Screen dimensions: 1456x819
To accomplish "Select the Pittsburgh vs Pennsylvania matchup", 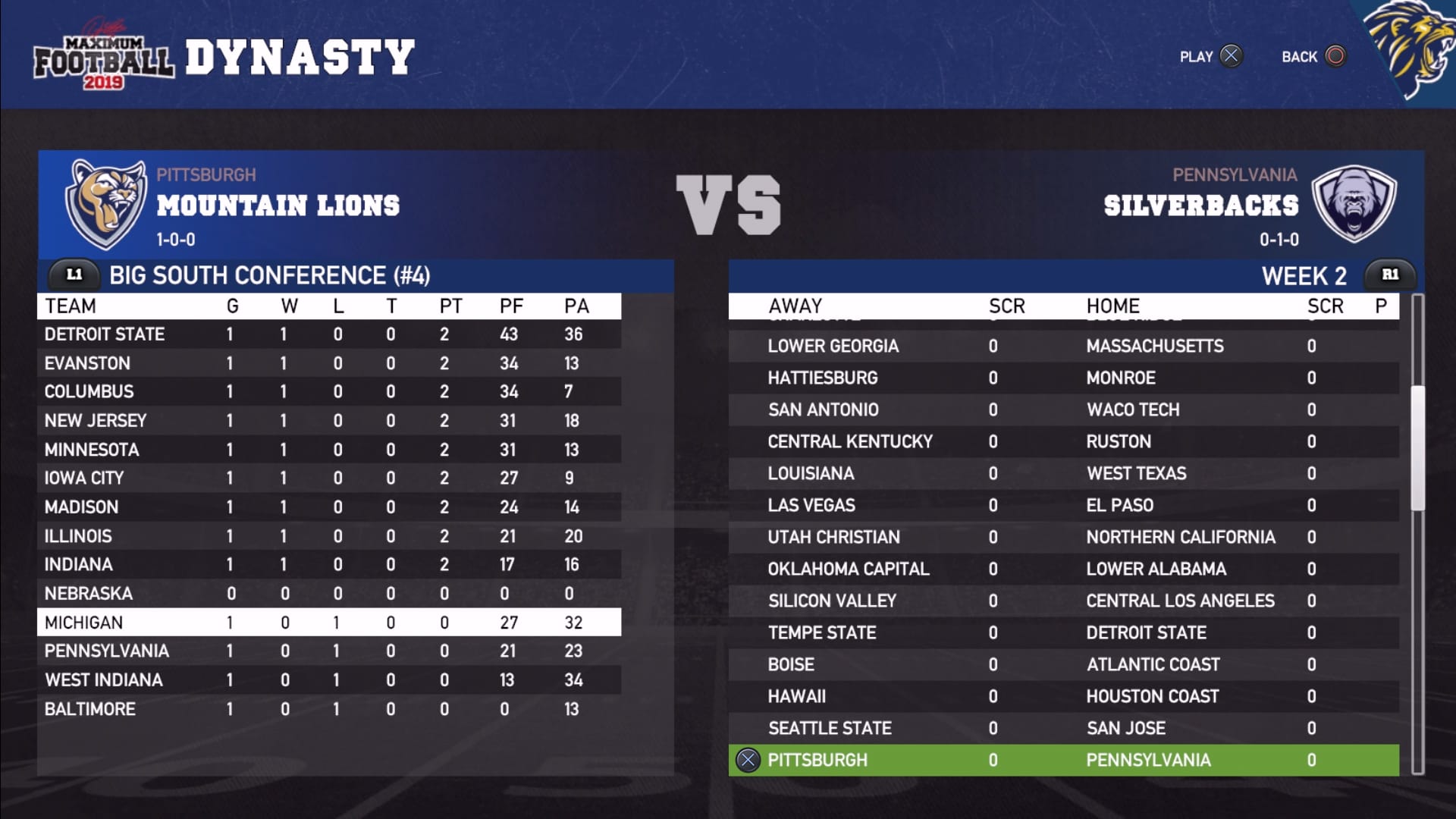I will (986, 759).
